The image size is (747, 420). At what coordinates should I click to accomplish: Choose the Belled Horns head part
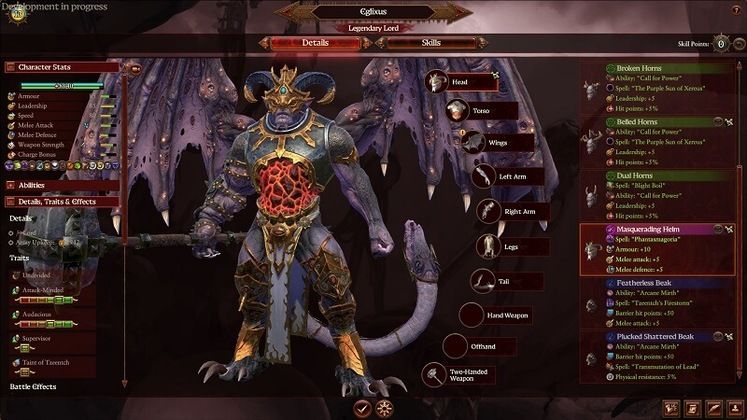(664, 140)
